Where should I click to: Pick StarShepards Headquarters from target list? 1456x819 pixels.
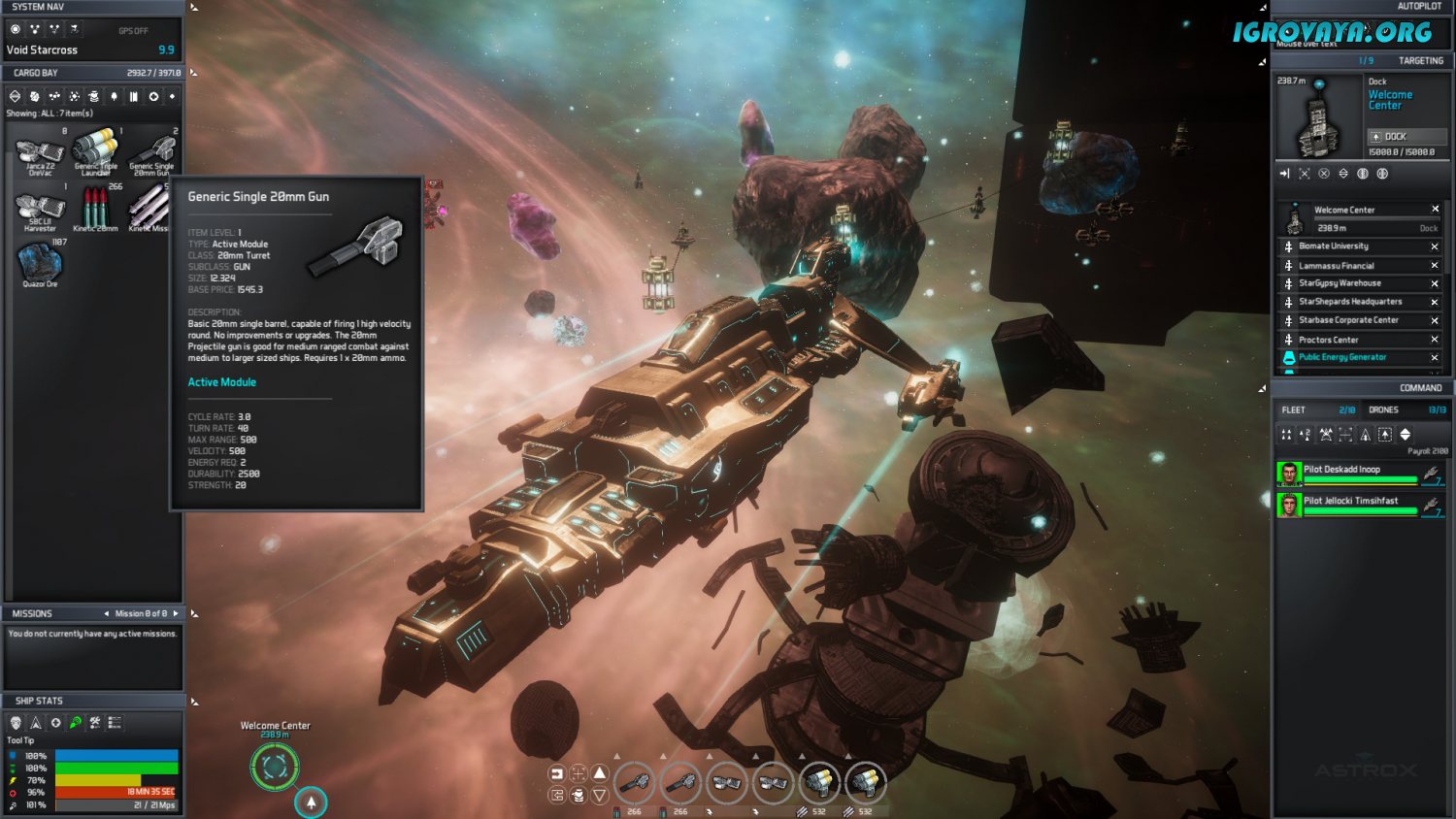tap(1350, 302)
